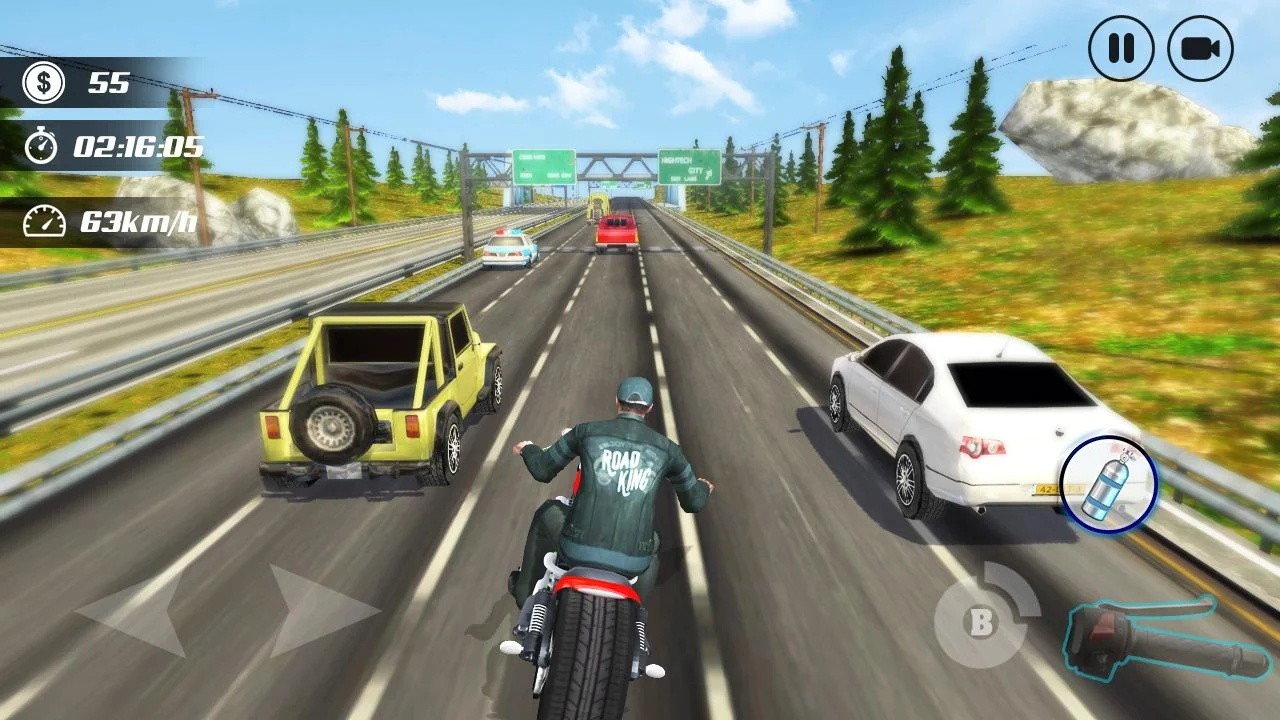Pause the game

point(1120,47)
